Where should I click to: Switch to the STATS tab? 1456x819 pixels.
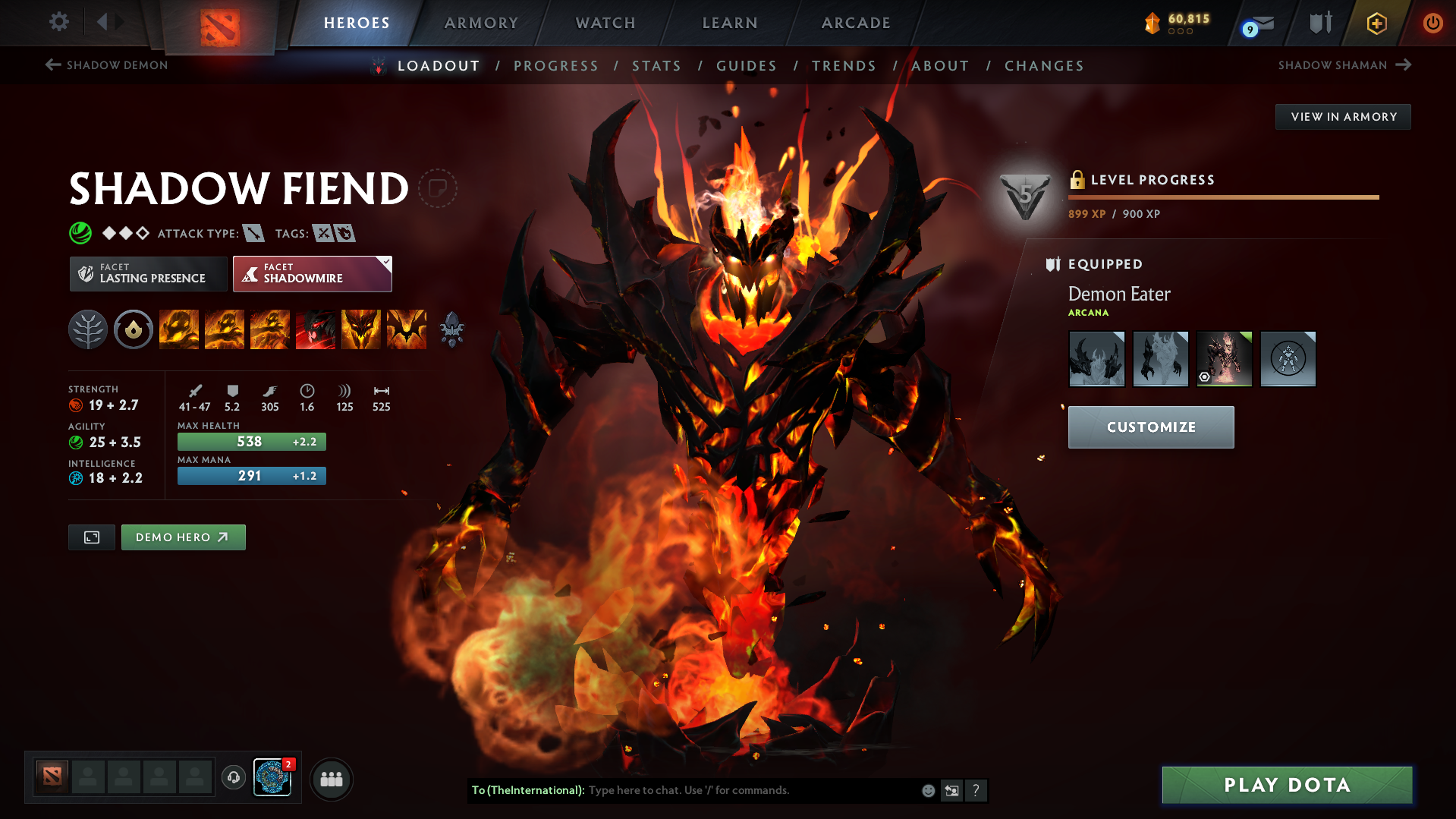656,66
